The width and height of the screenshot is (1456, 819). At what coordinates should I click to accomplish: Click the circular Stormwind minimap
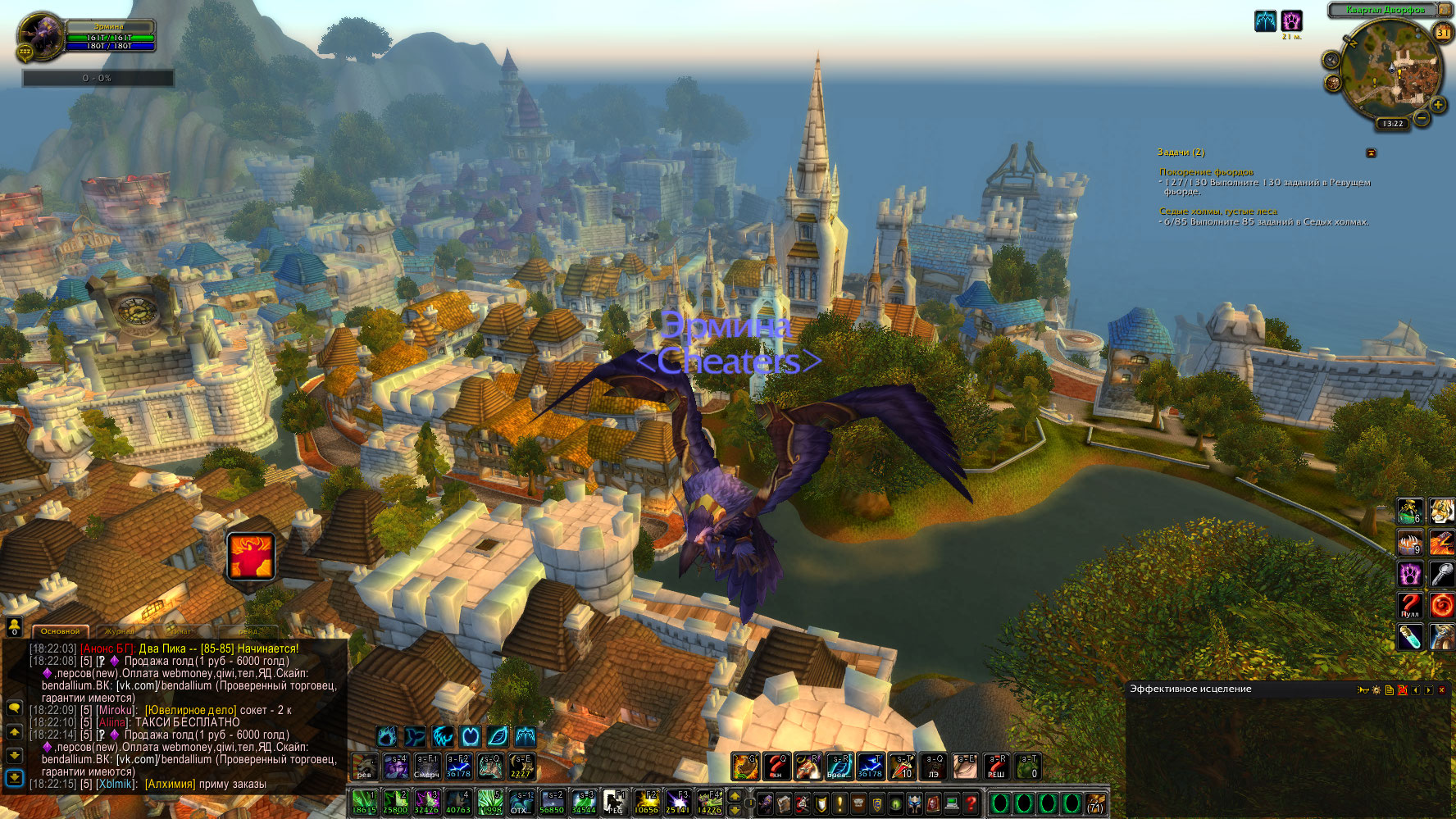click(1391, 72)
